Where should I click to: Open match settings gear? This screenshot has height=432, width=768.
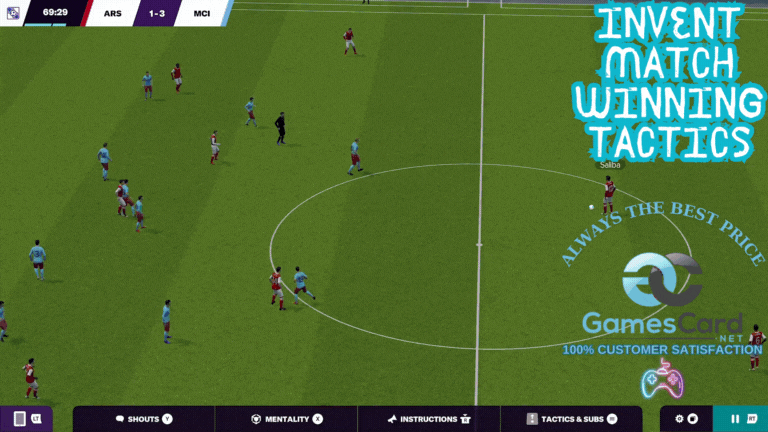click(680, 419)
